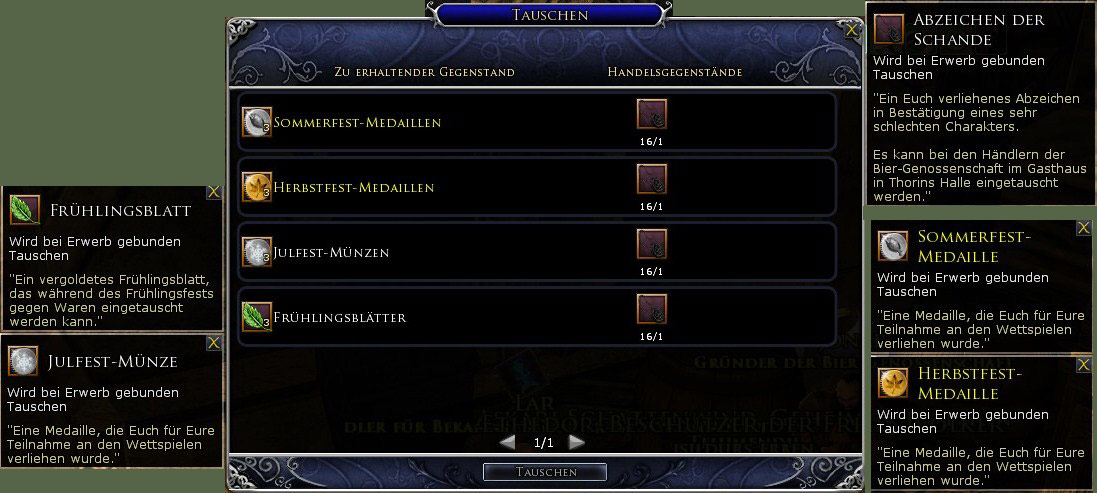Click the Sommerfest-Medaillen silver medal icon
The image size is (1097, 493).
(x=257, y=122)
